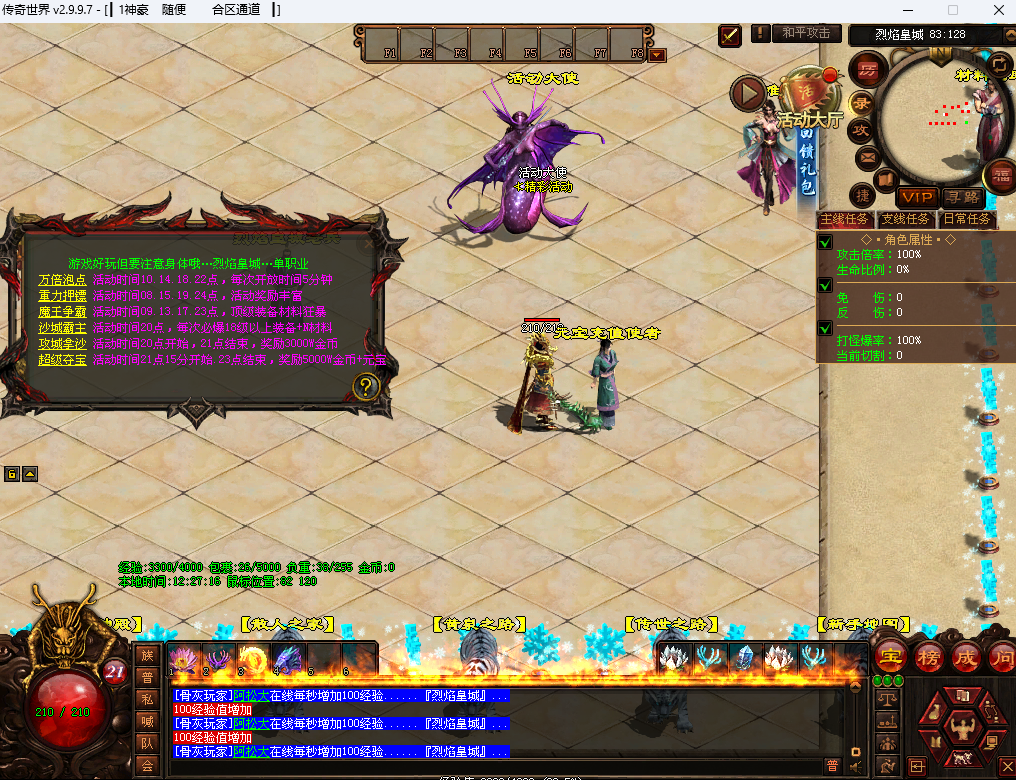Screen dimensions: 1016x780
Task: Click the 历 calendar button near minimap
Action: click(866, 69)
